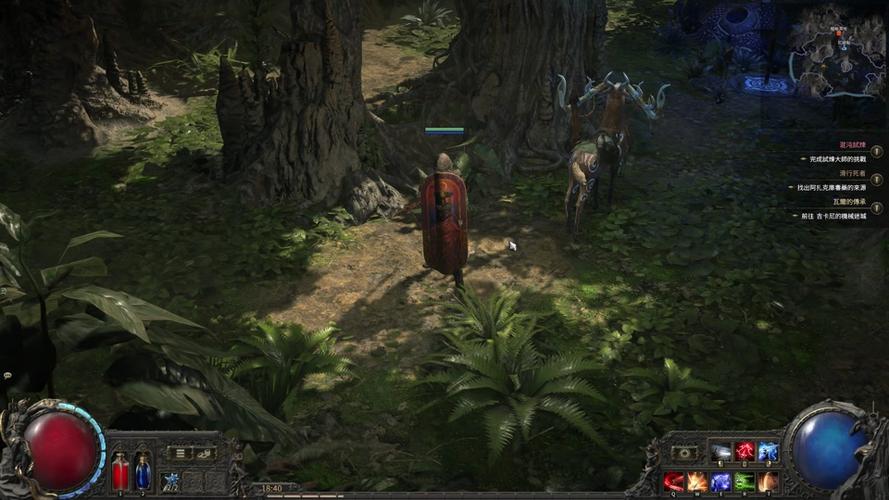Open the three-line menu button
The width and height of the screenshot is (889, 500).
coord(178,453)
